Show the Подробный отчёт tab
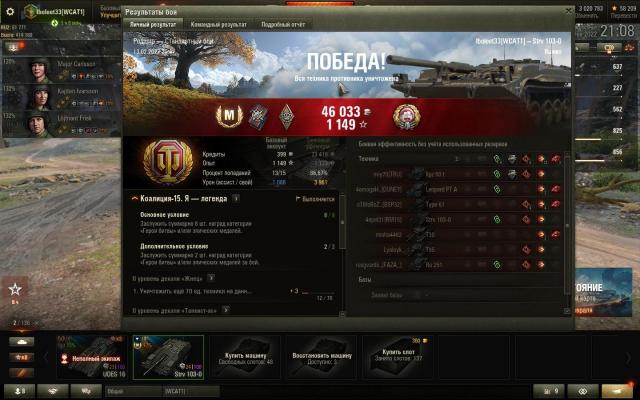 281,24
